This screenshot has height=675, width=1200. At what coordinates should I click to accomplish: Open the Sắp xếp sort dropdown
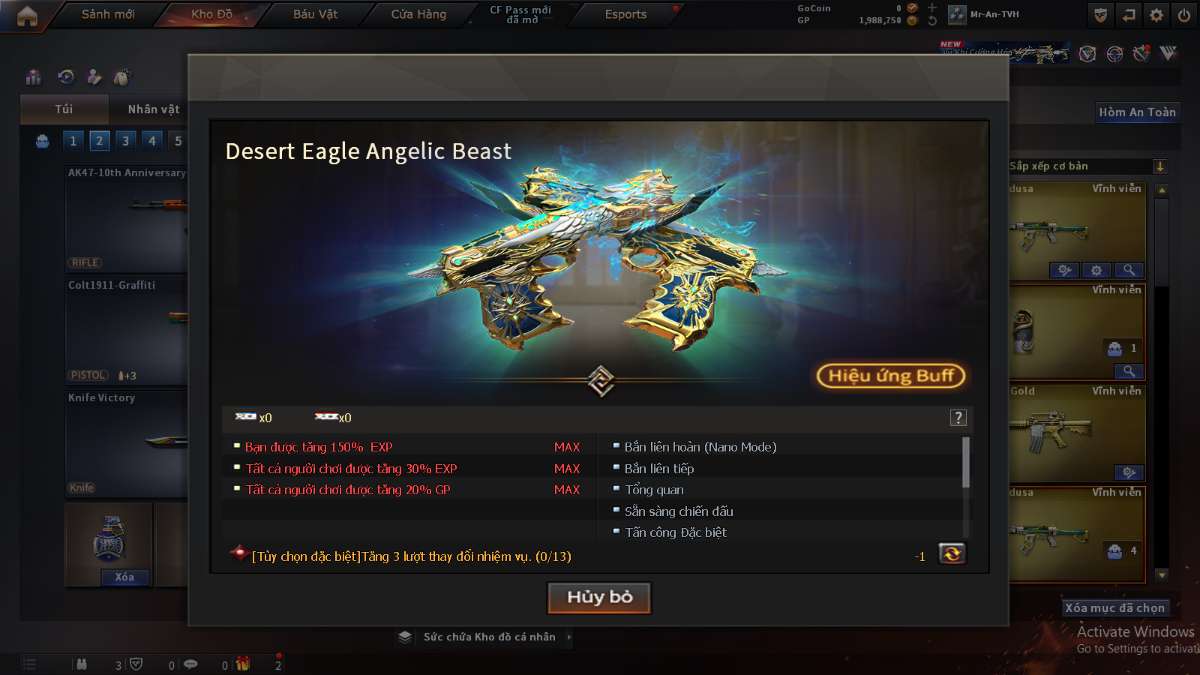pyautogui.click(x=1086, y=166)
